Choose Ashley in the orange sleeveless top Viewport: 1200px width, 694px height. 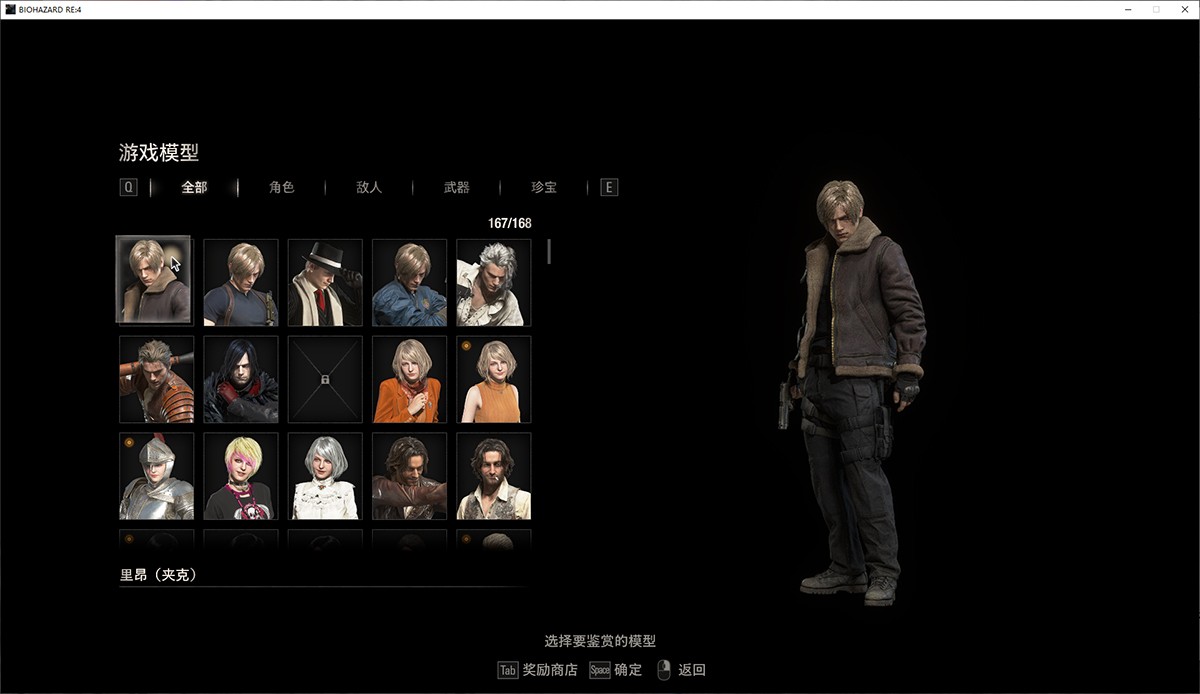tap(493, 379)
